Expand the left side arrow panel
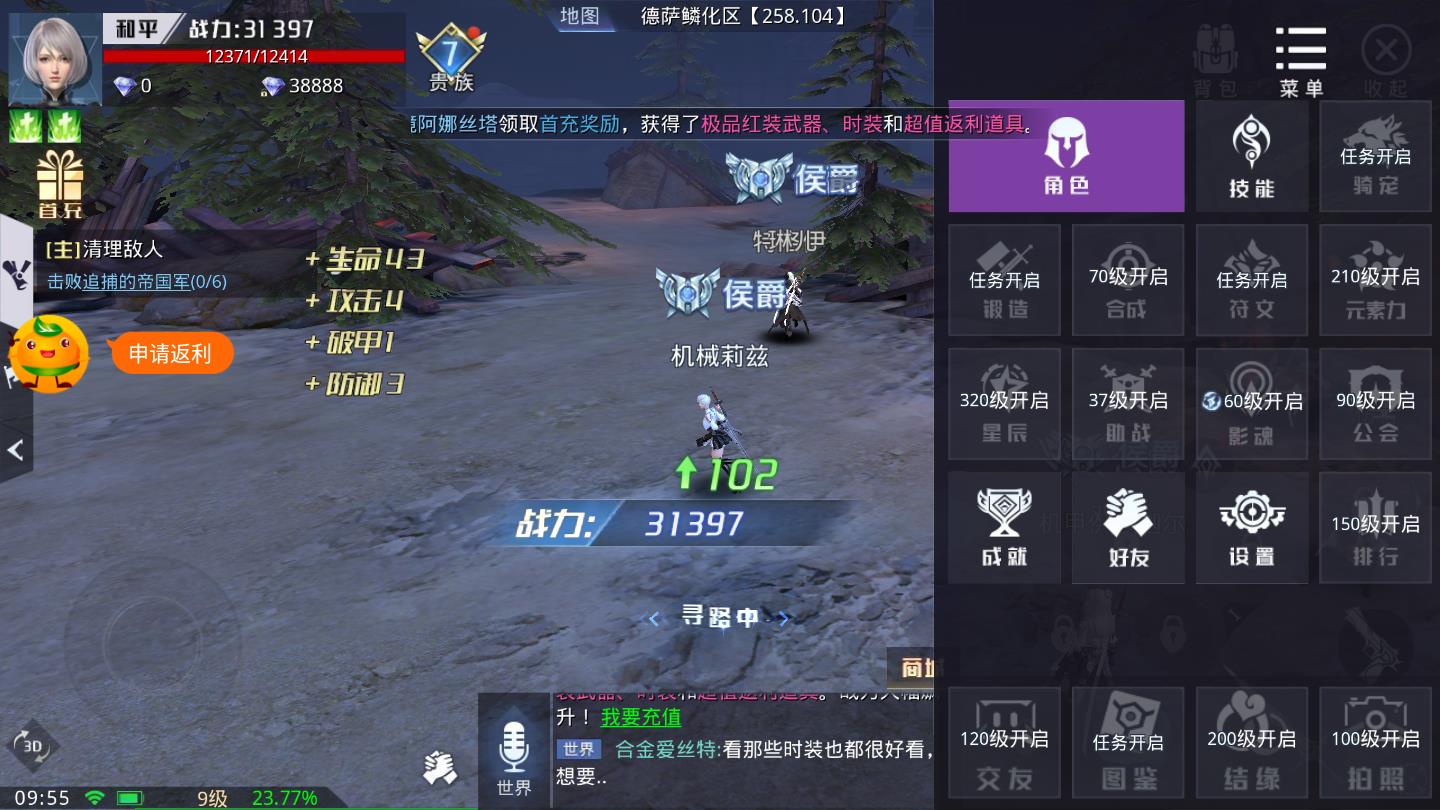This screenshot has height=810, width=1440. coord(15,450)
